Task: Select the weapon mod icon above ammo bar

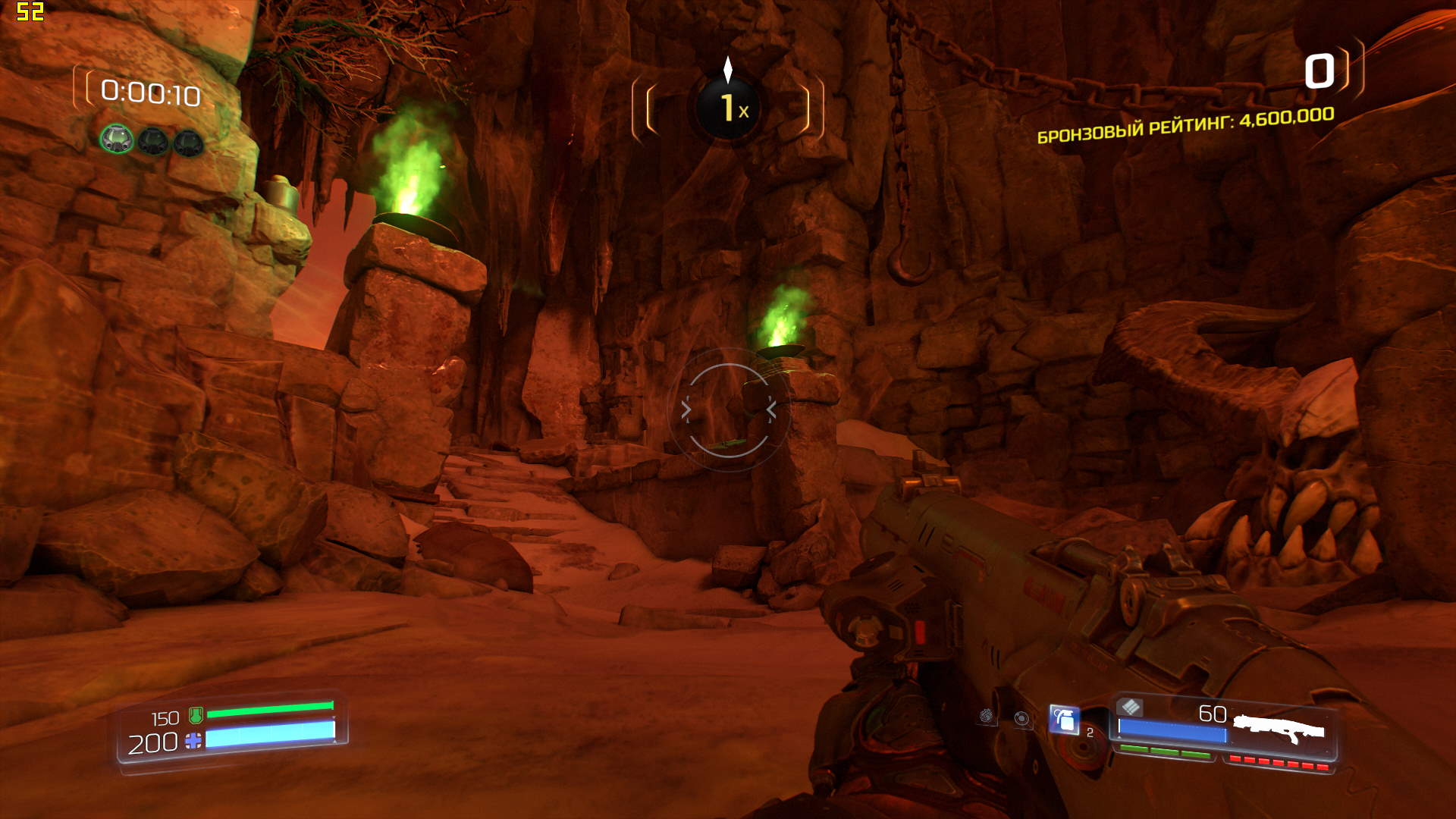Action: [1130, 707]
